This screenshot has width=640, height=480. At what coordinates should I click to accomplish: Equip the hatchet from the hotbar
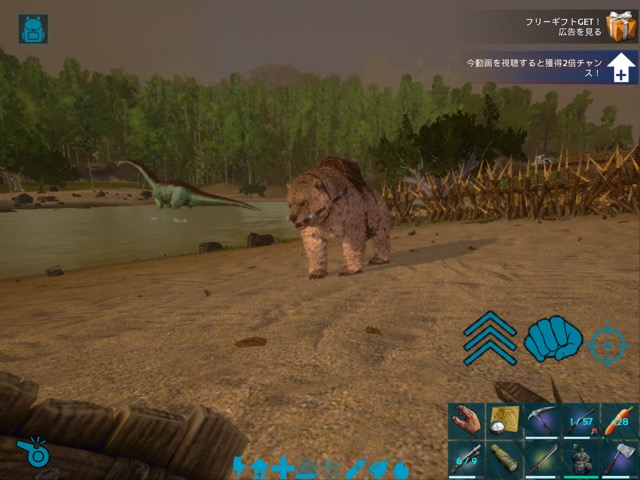(x=619, y=459)
